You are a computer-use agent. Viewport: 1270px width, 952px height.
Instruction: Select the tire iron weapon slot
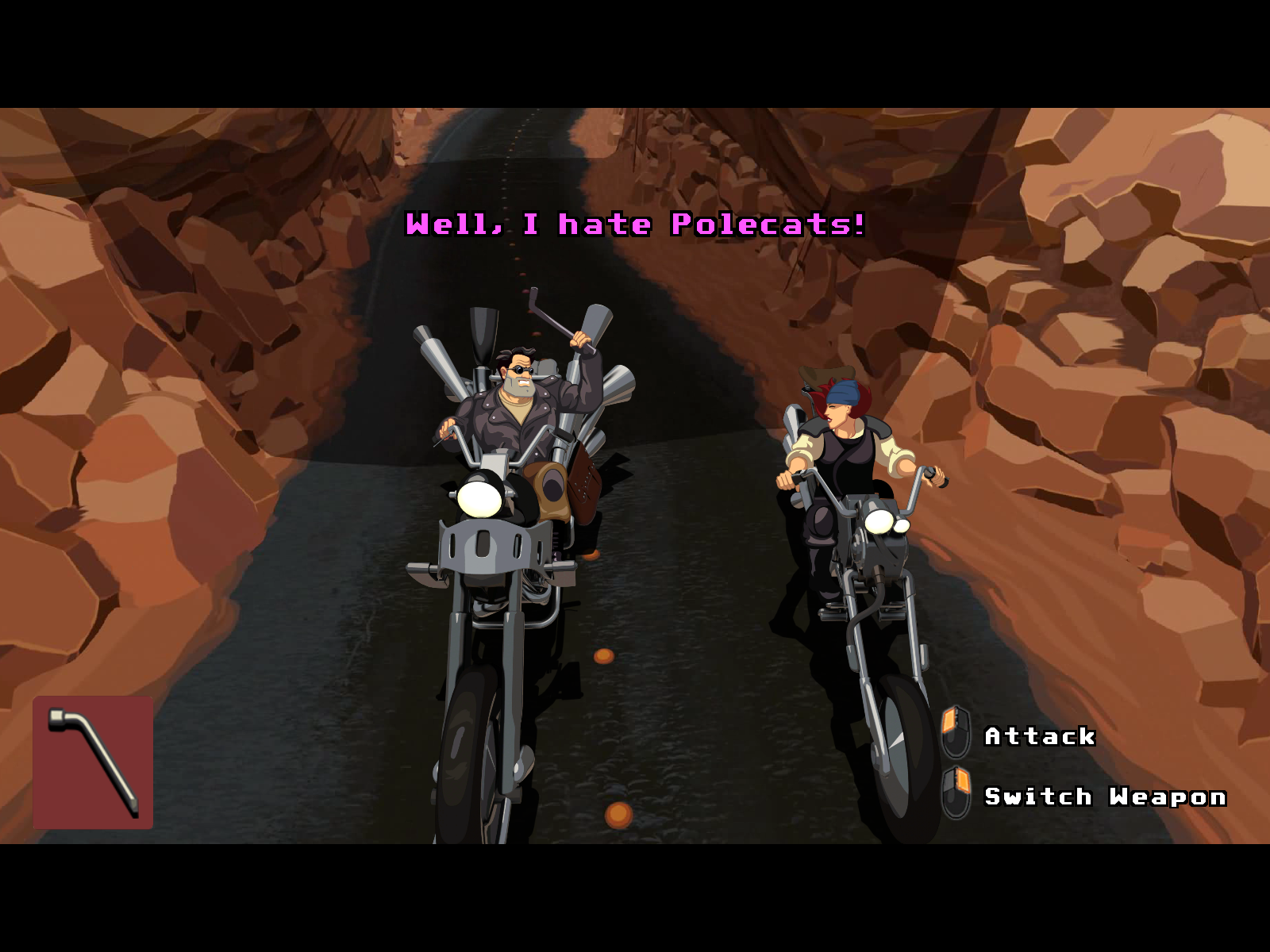(x=93, y=762)
